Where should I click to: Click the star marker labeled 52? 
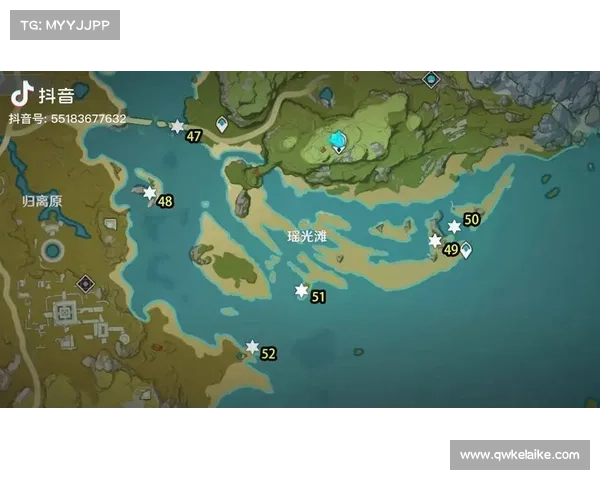[252, 347]
